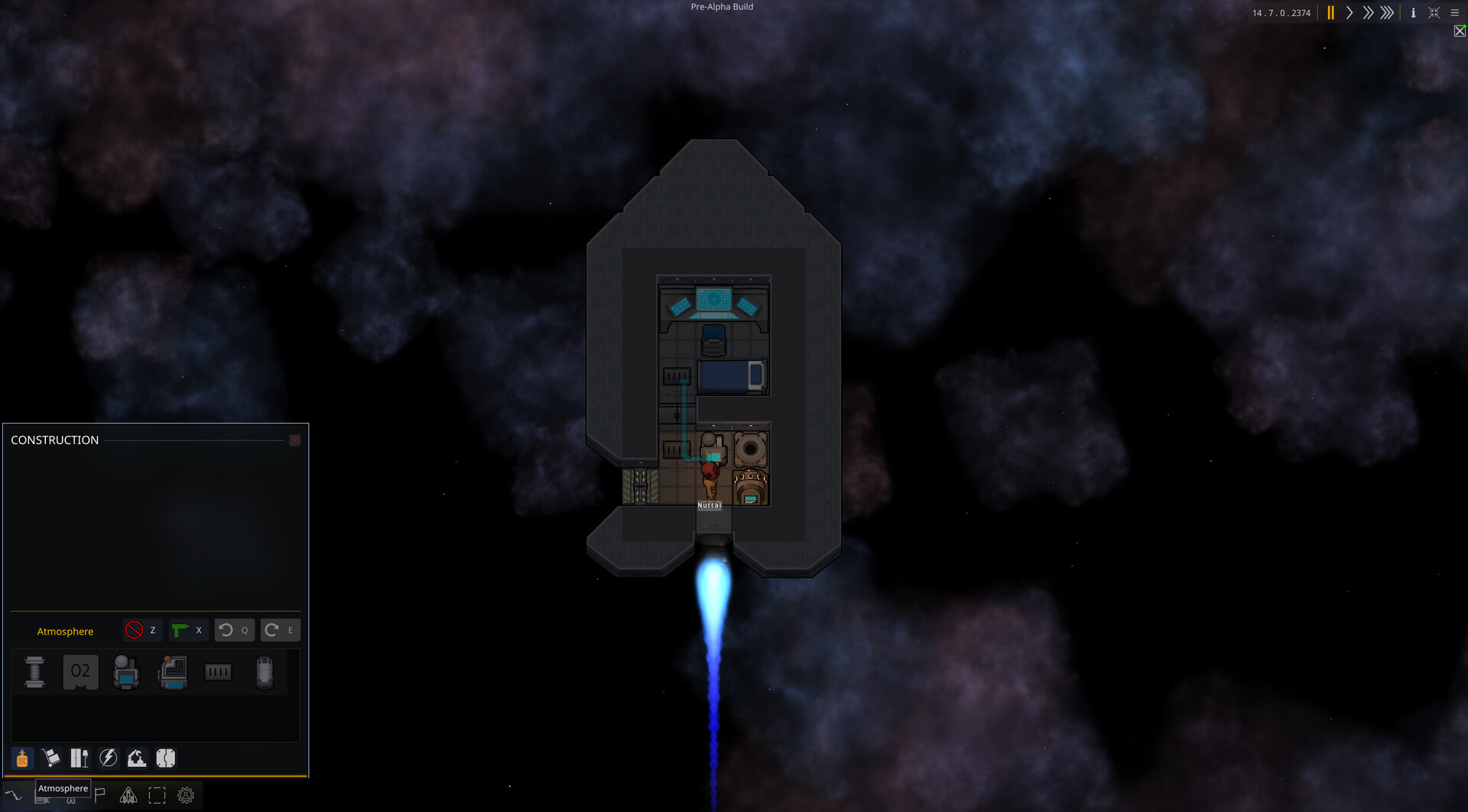Viewport: 1468px width, 812px height.
Task: Open the hull plating construction category
Action: [x=166, y=758]
